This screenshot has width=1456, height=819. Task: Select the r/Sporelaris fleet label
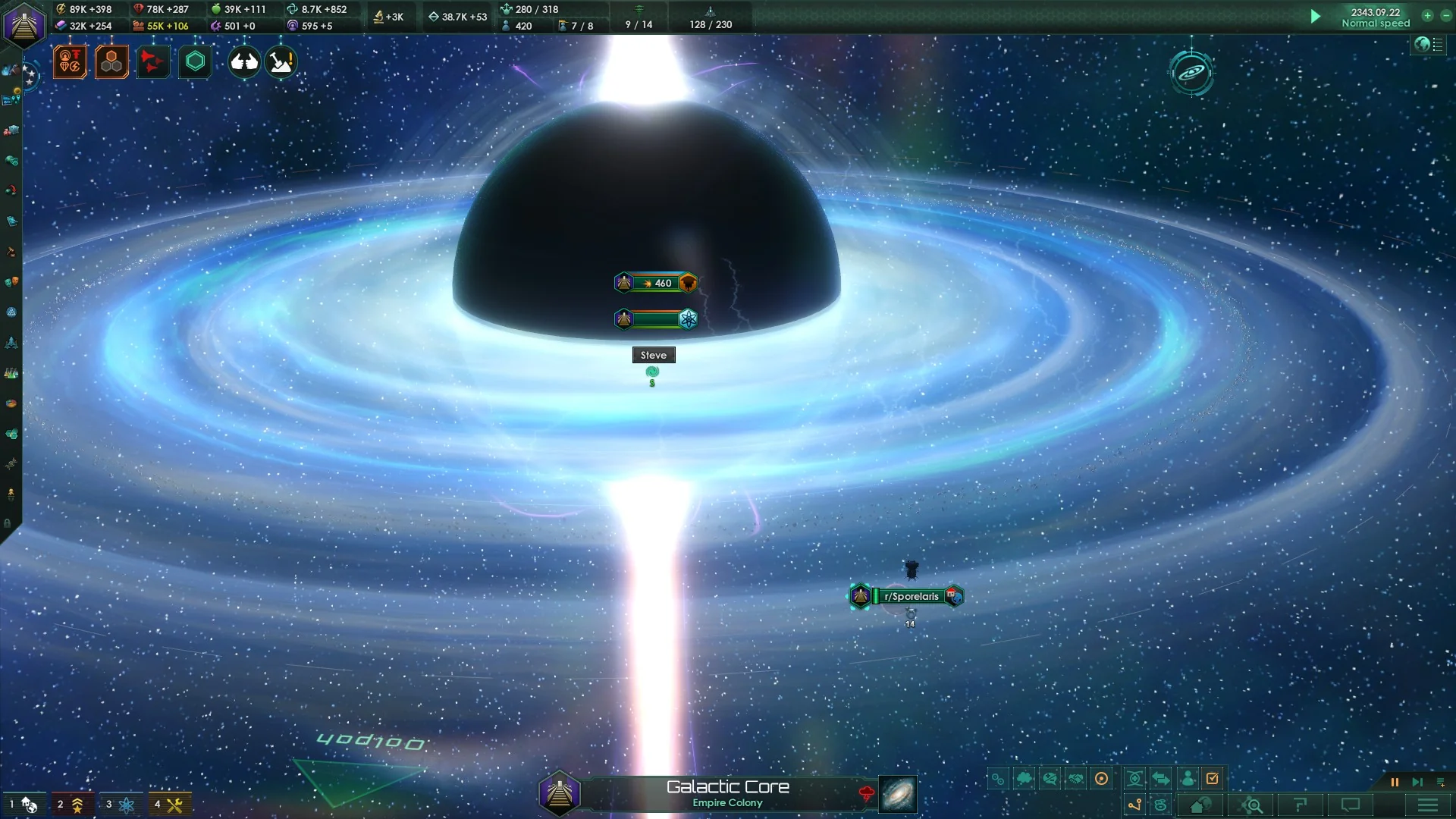click(x=910, y=596)
